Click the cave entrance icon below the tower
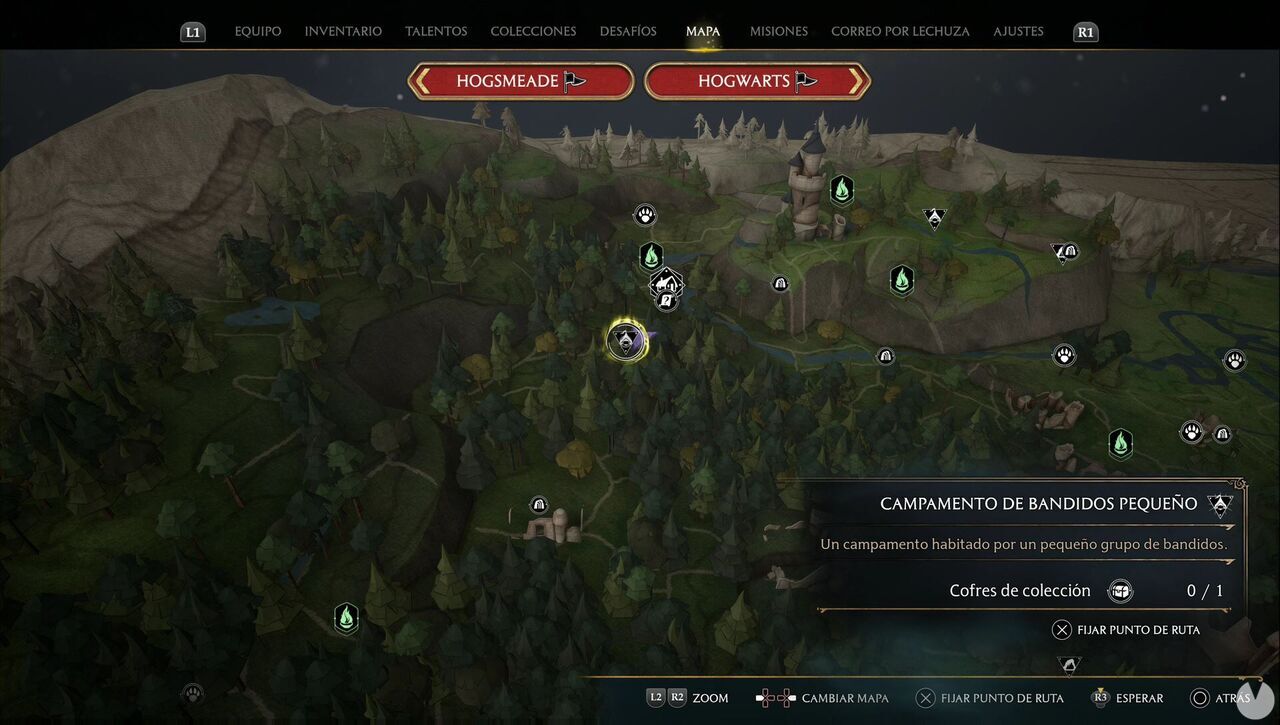Viewport: 1280px width, 725px height. (780, 283)
